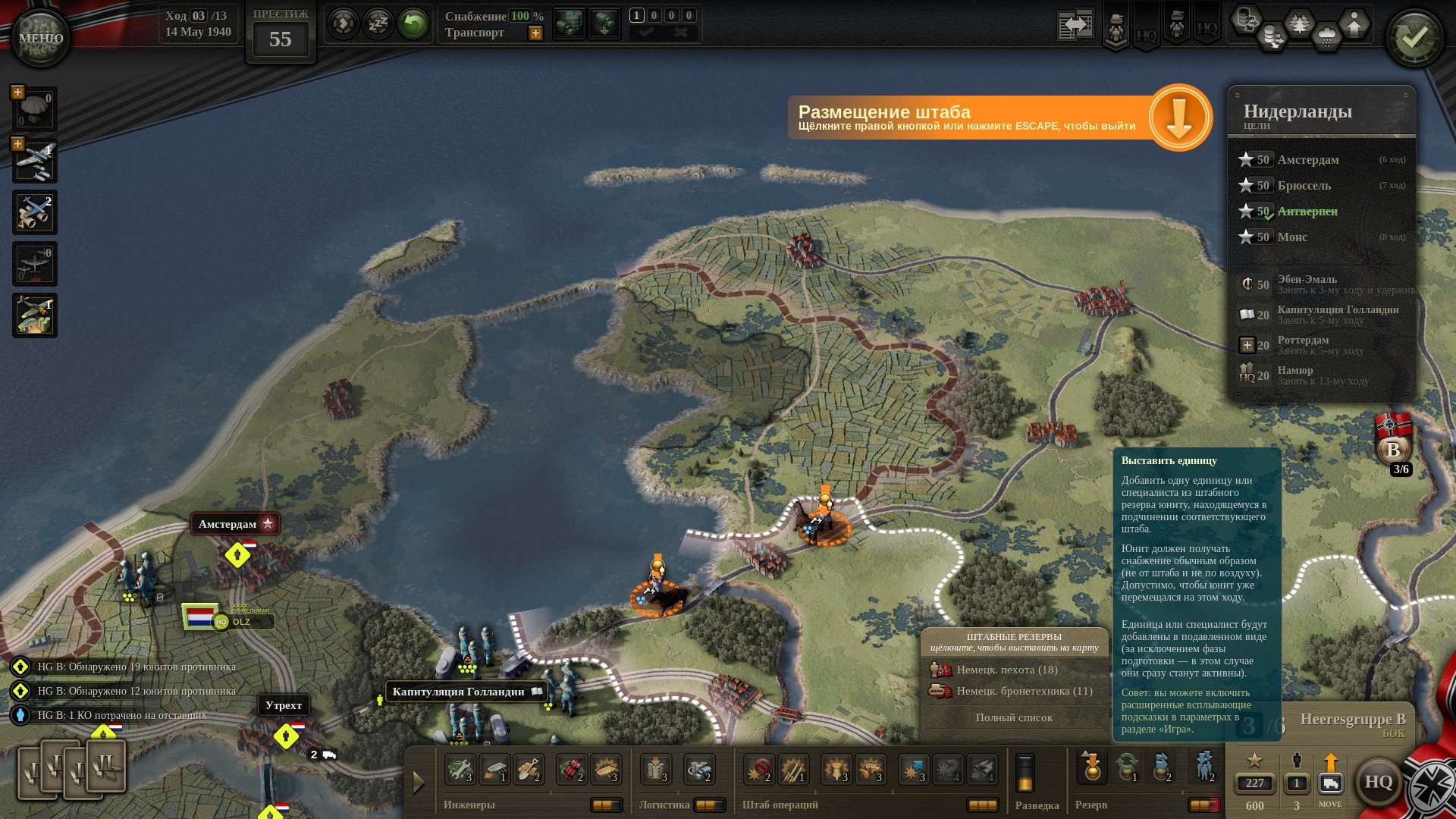Click the Heeresgruppe B army badge
Screen dimensions: 1456x819
[x=1393, y=447]
